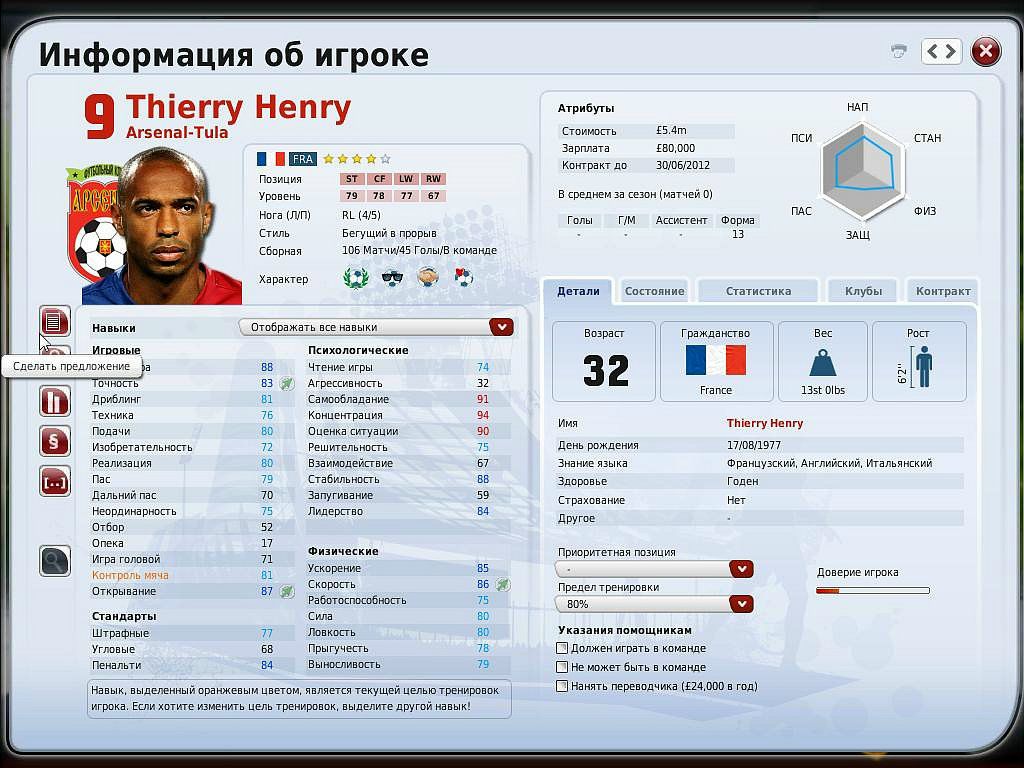The height and width of the screenshot is (768, 1024).
Task: Open the Приоритетная позиция dropdown
Action: (x=741, y=569)
